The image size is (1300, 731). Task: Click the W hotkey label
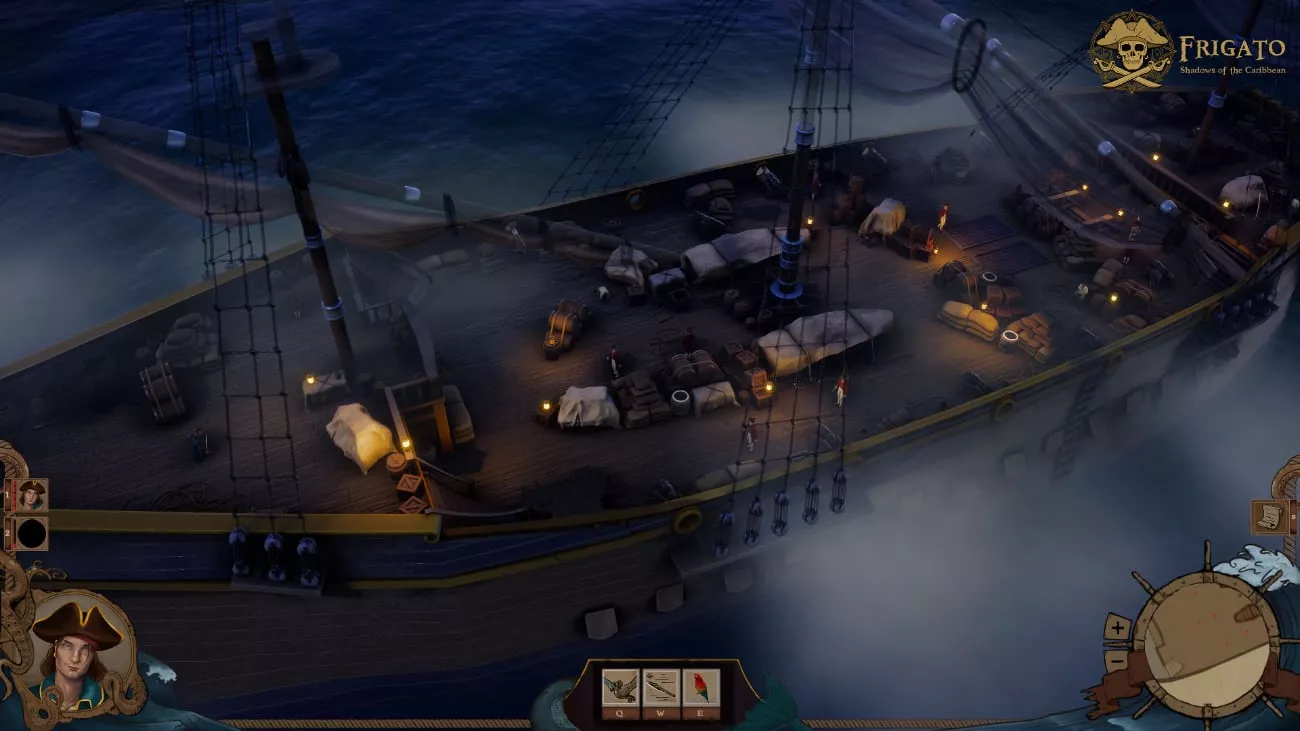pyautogui.click(x=660, y=712)
